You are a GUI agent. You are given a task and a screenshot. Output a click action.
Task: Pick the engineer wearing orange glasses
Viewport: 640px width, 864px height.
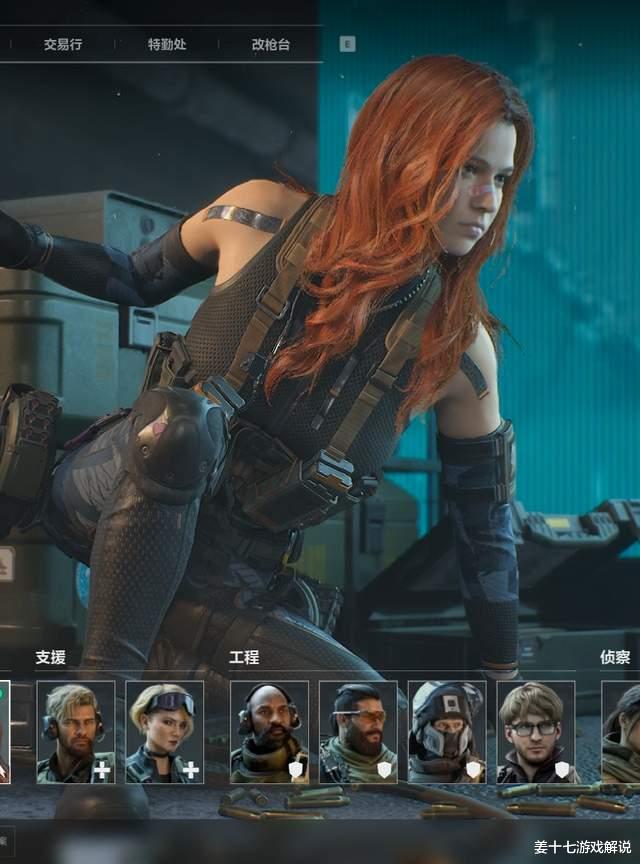(358, 732)
